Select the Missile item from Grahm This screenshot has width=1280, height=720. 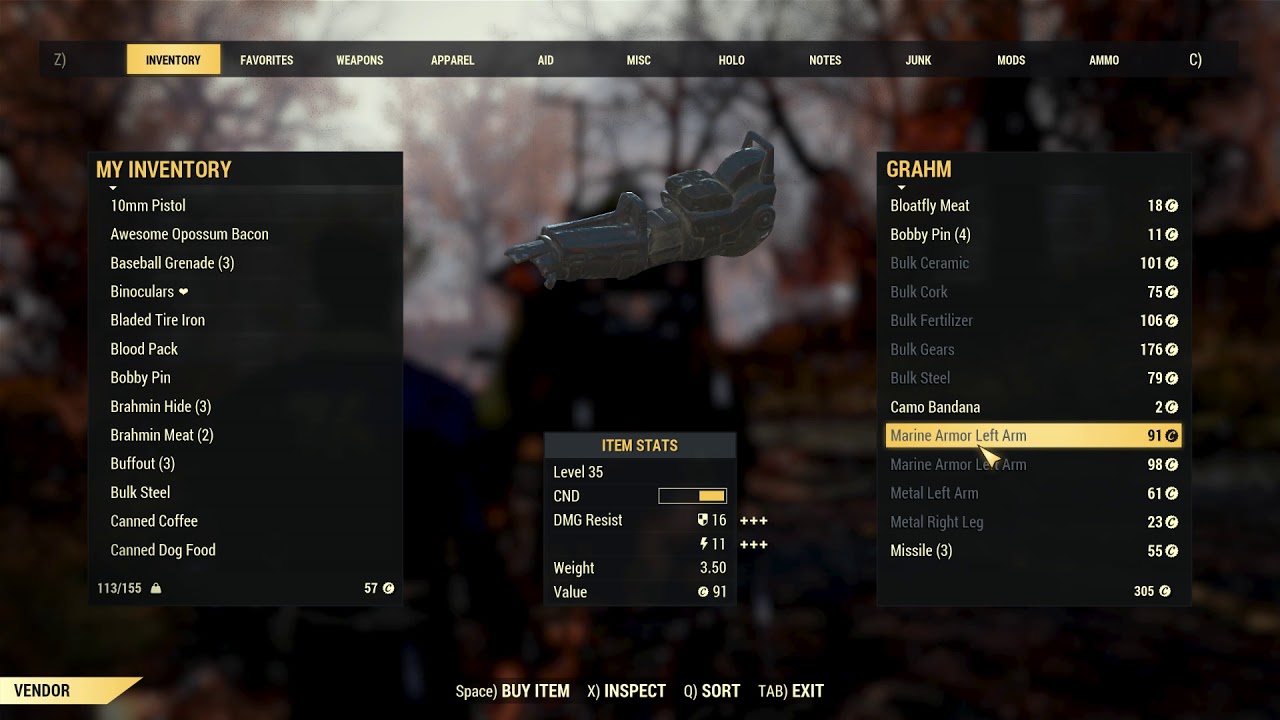point(921,551)
